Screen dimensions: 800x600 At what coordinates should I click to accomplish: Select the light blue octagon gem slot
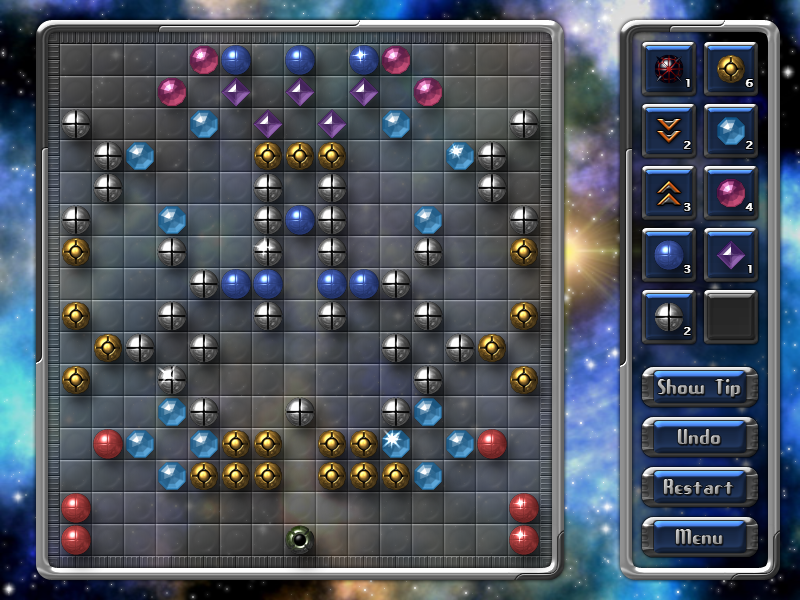(x=730, y=130)
